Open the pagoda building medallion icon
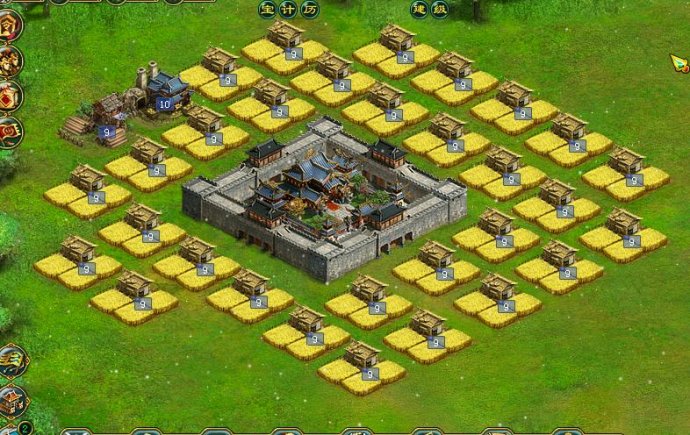Screen dimensions: 690x435 [12, 401]
